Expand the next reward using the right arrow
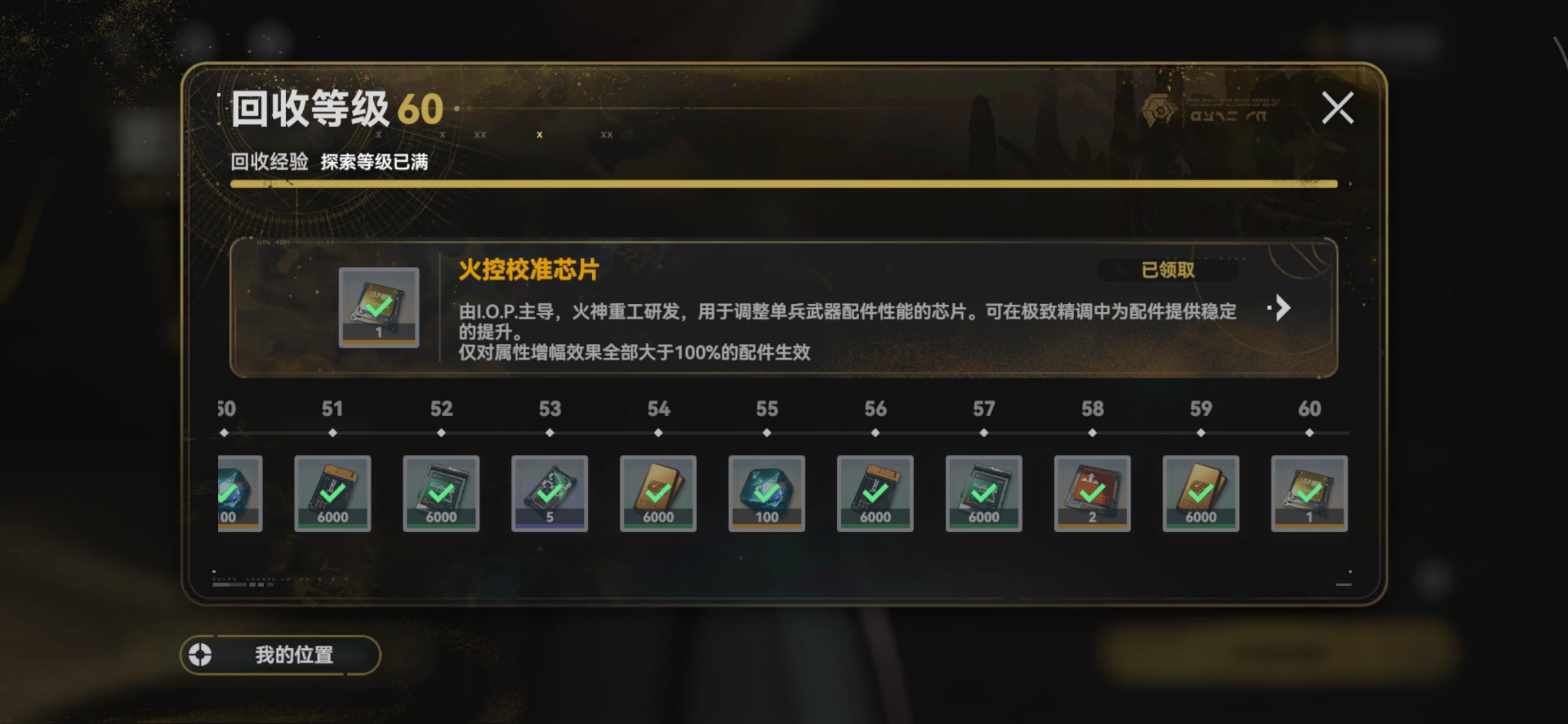The height and width of the screenshot is (724, 1568). [1281, 308]
